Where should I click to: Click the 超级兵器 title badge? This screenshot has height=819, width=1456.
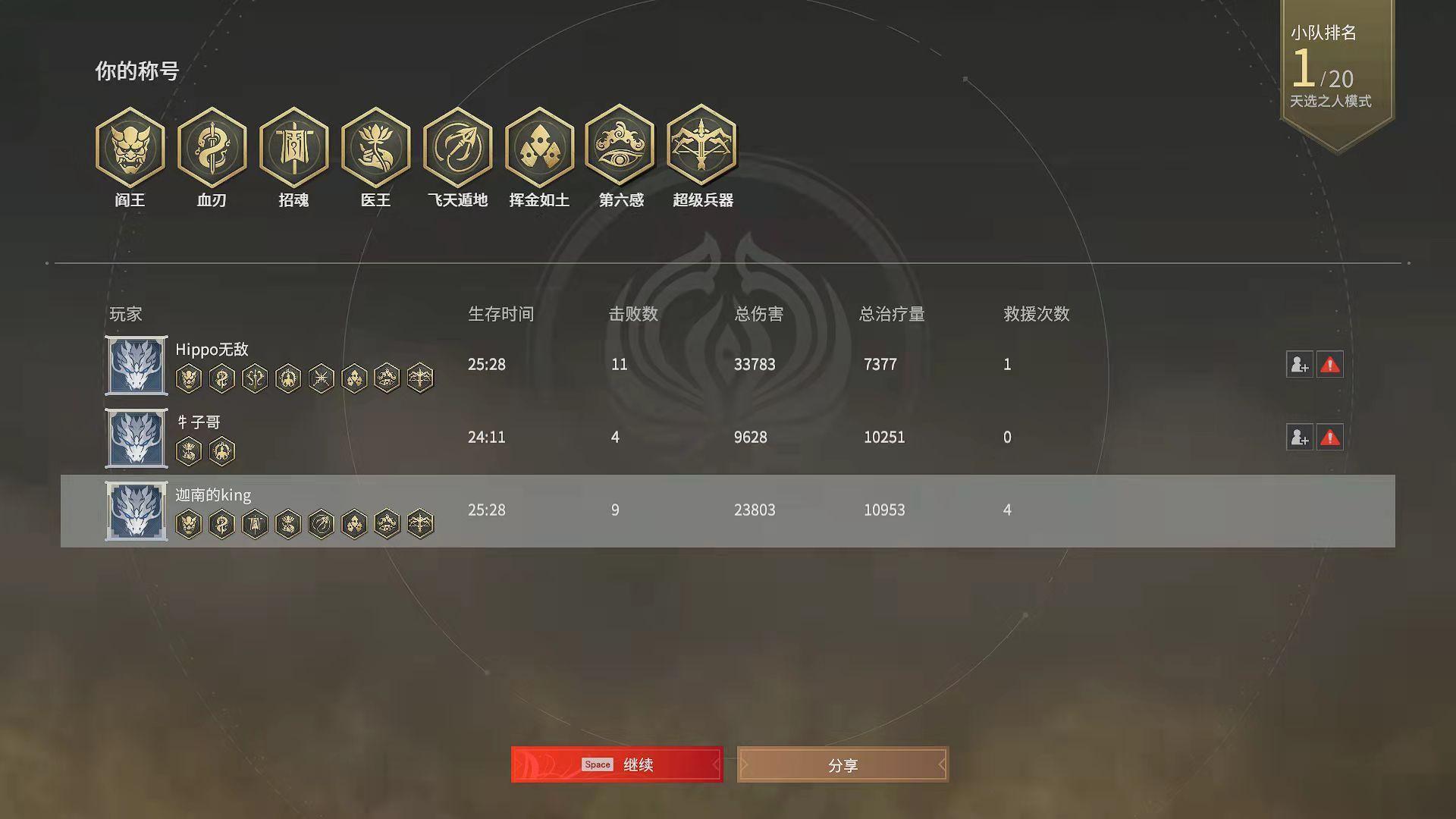703,148
